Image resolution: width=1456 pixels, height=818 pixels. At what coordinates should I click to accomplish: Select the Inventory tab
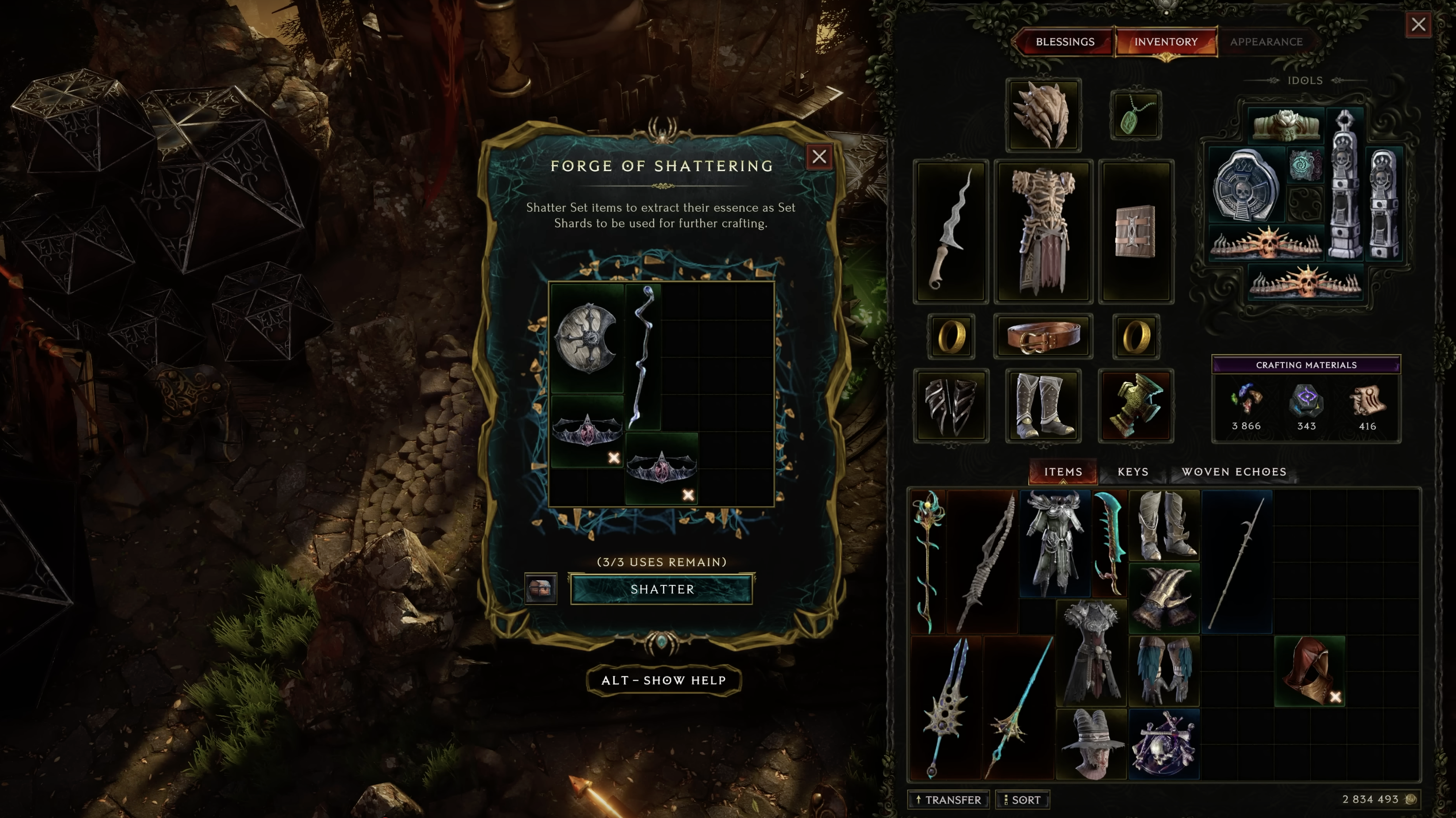[x=1165, y=42]
